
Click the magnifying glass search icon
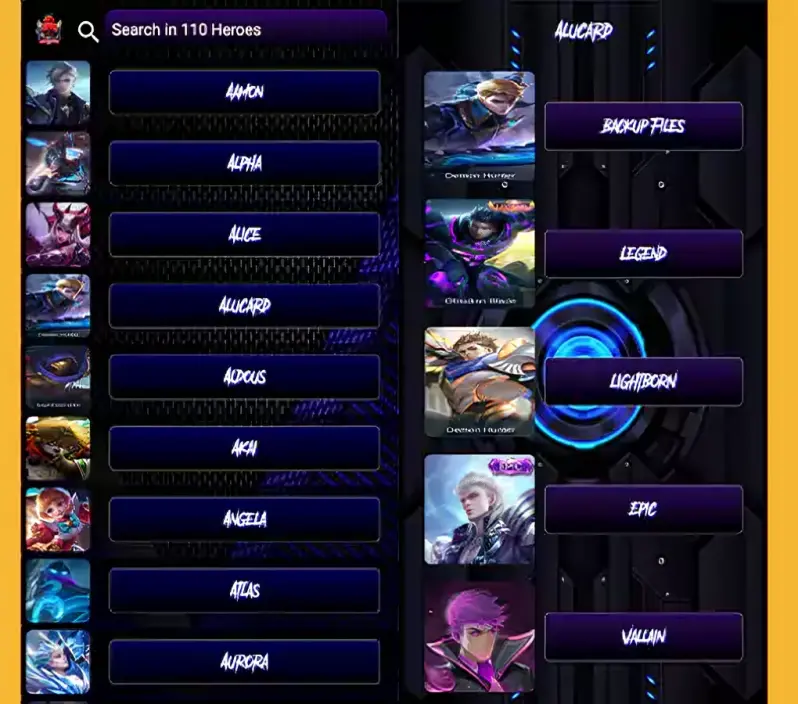coord(88,32)
